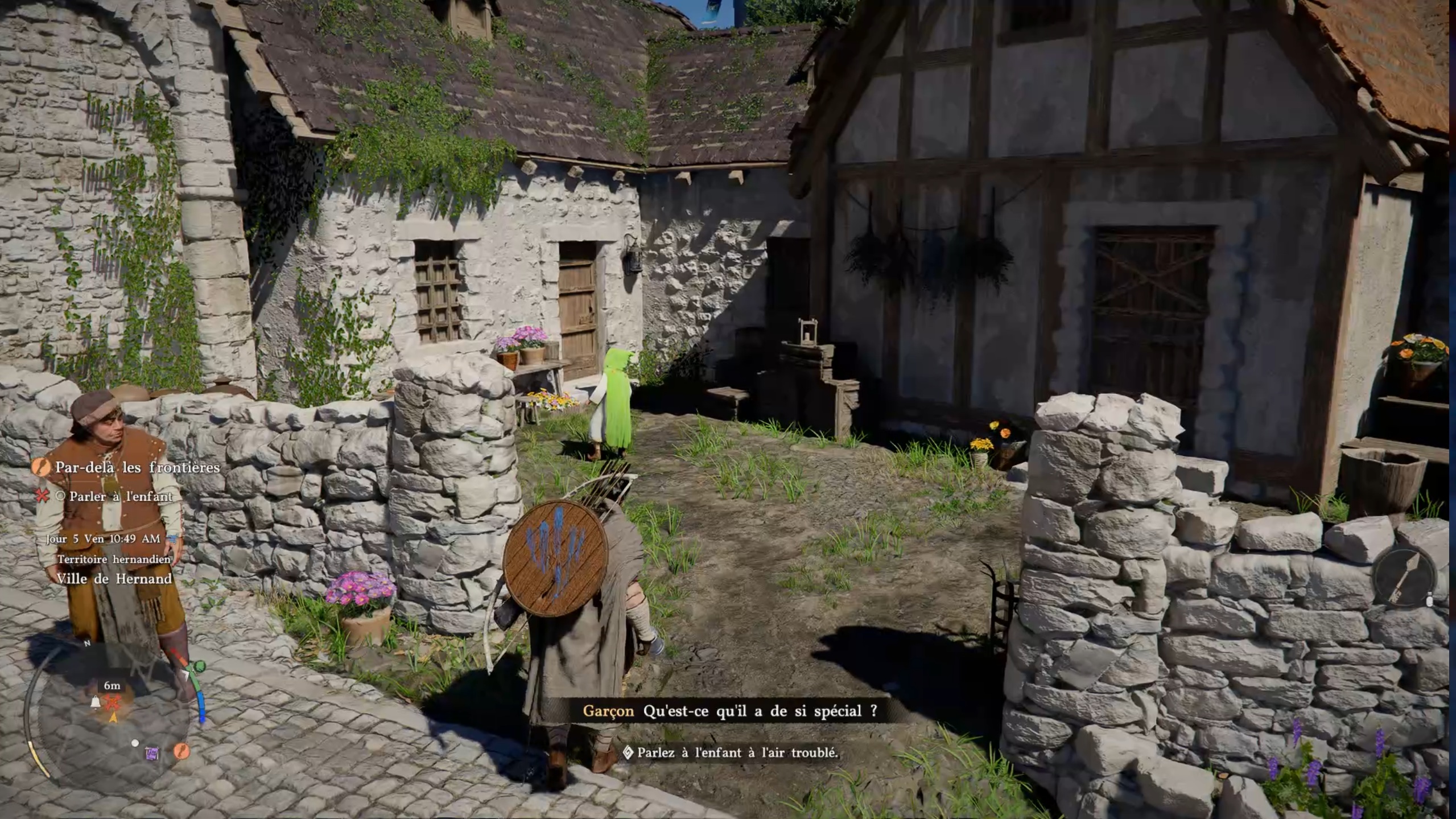Select the orange quill marker on the minimap
The width and height of the screenshot is (1456, 819).
point(181,751)
